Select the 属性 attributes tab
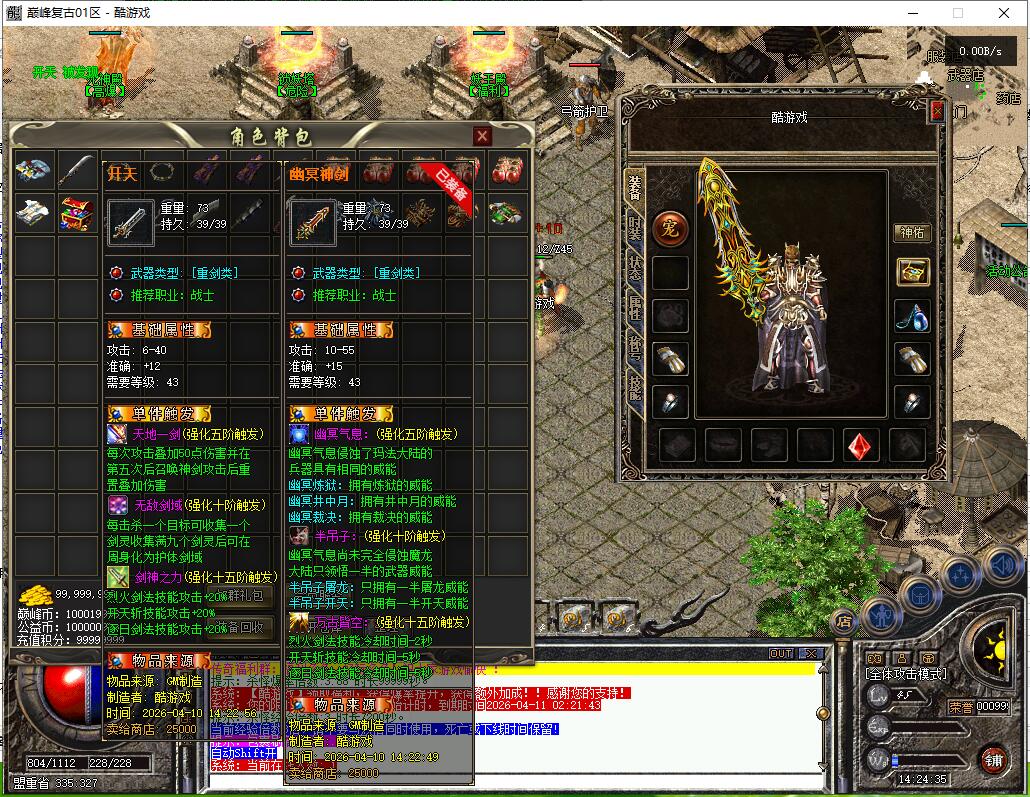 tap(635, 308)
